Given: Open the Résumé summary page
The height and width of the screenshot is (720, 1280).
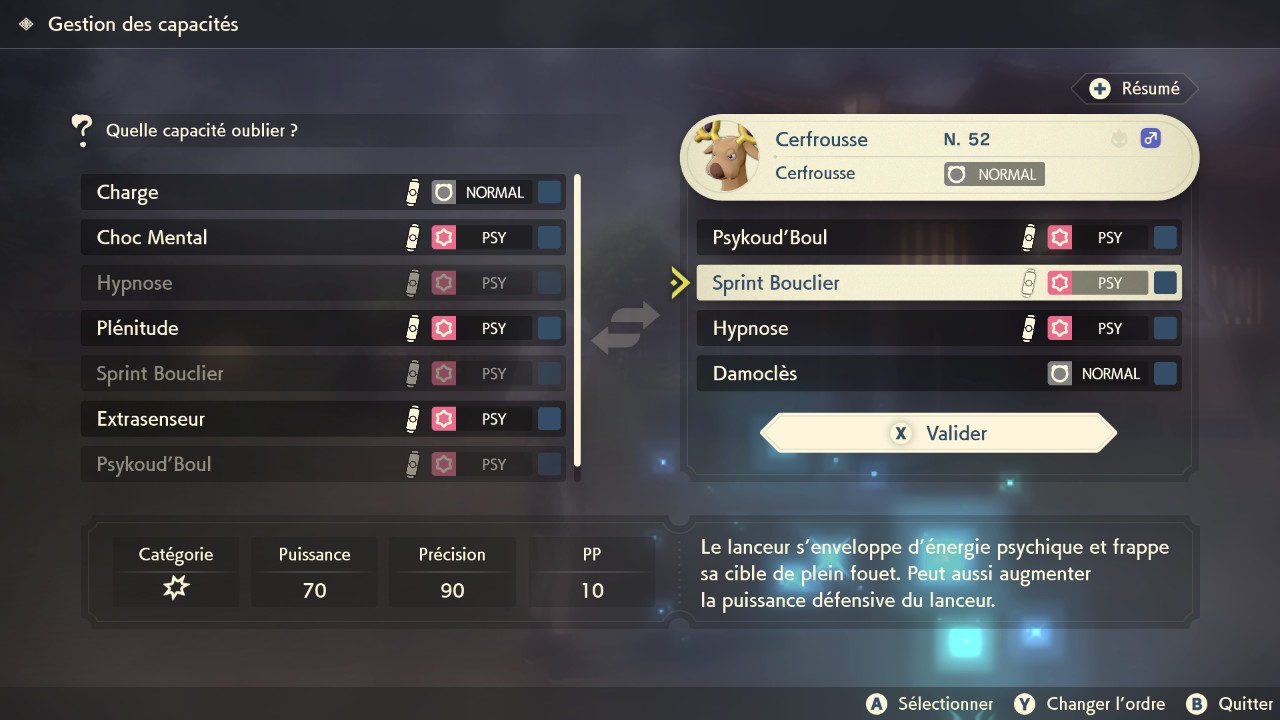Looking at the screenshot, I should 1136,89.
